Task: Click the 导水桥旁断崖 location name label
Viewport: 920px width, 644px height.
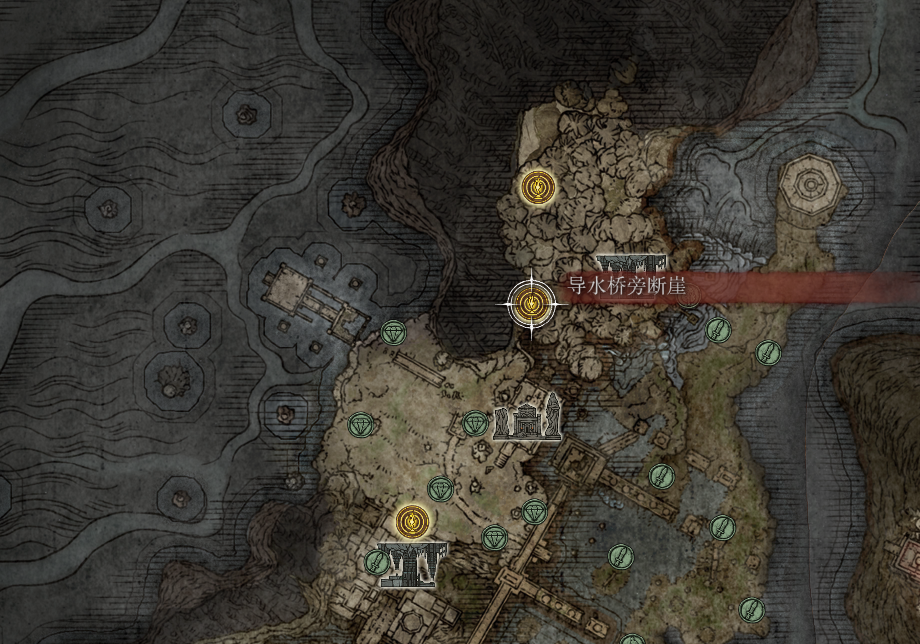Action: coord(627,287)
